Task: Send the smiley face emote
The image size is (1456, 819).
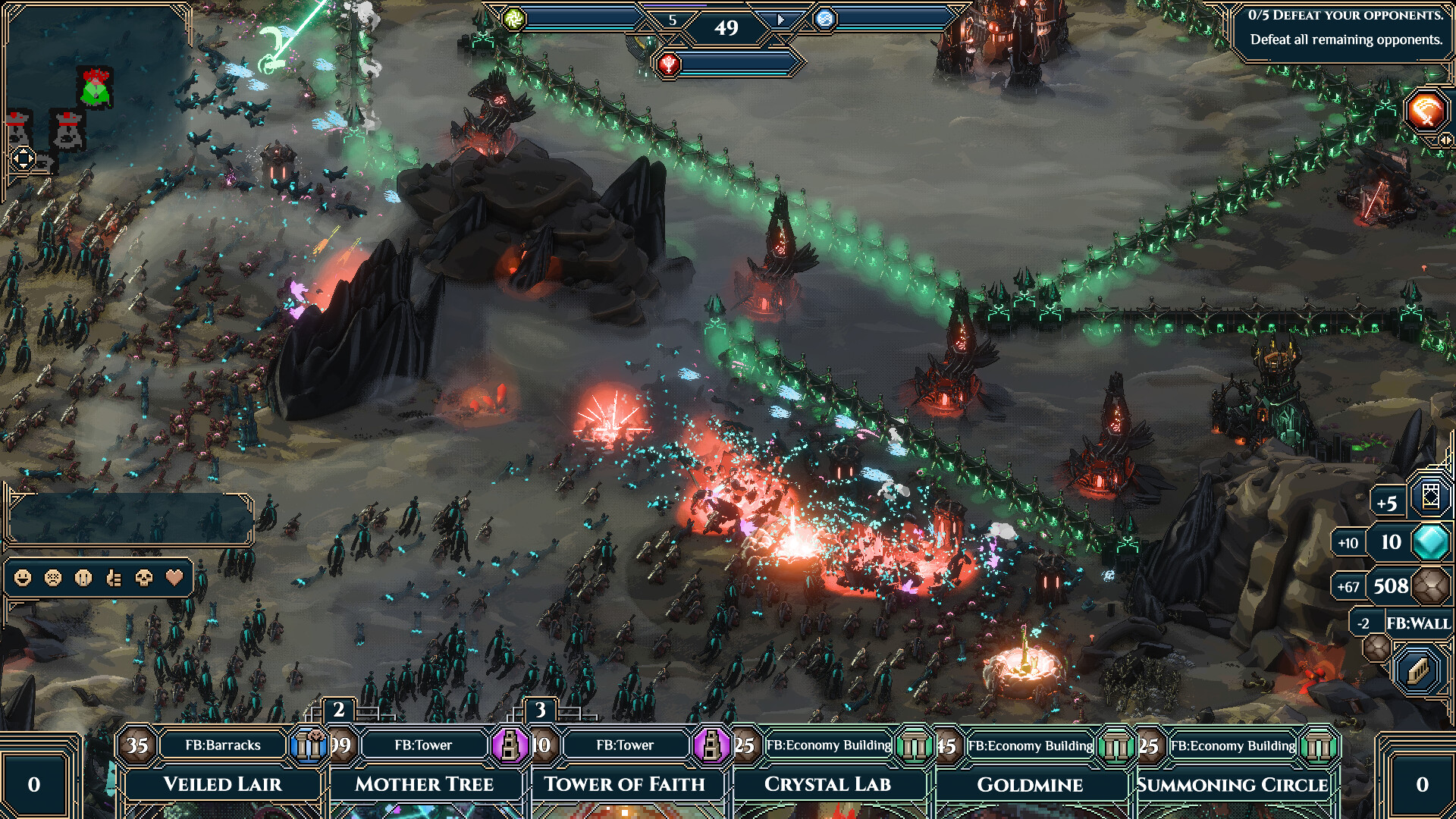Action: (23, 579)
